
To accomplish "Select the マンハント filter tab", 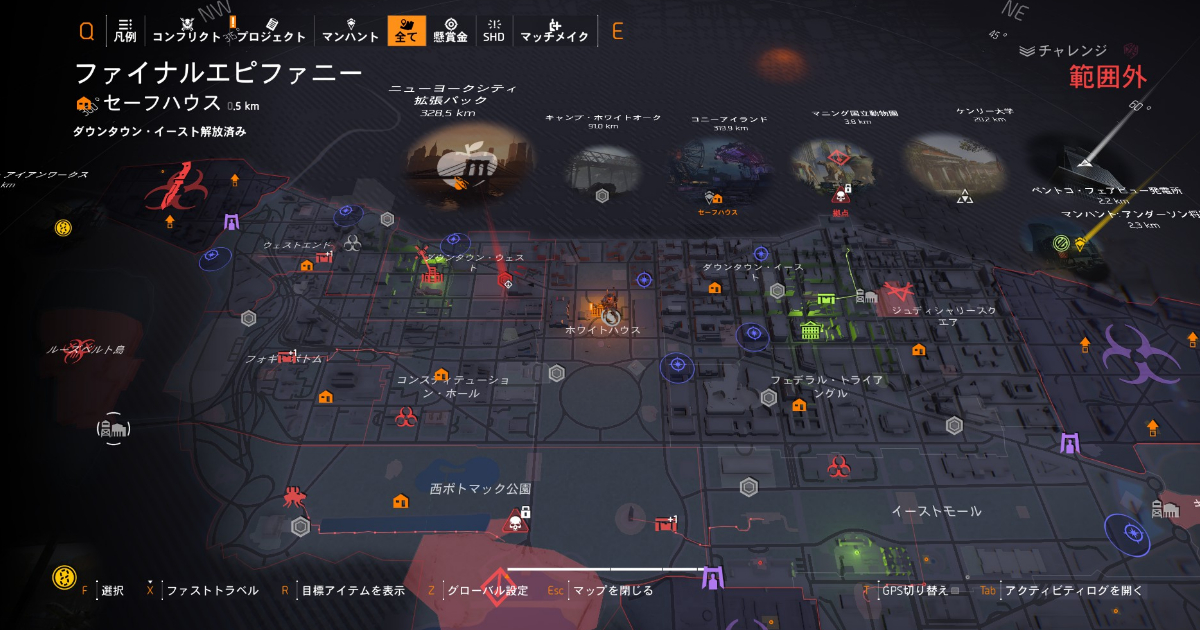I will (x=350, y=30).
